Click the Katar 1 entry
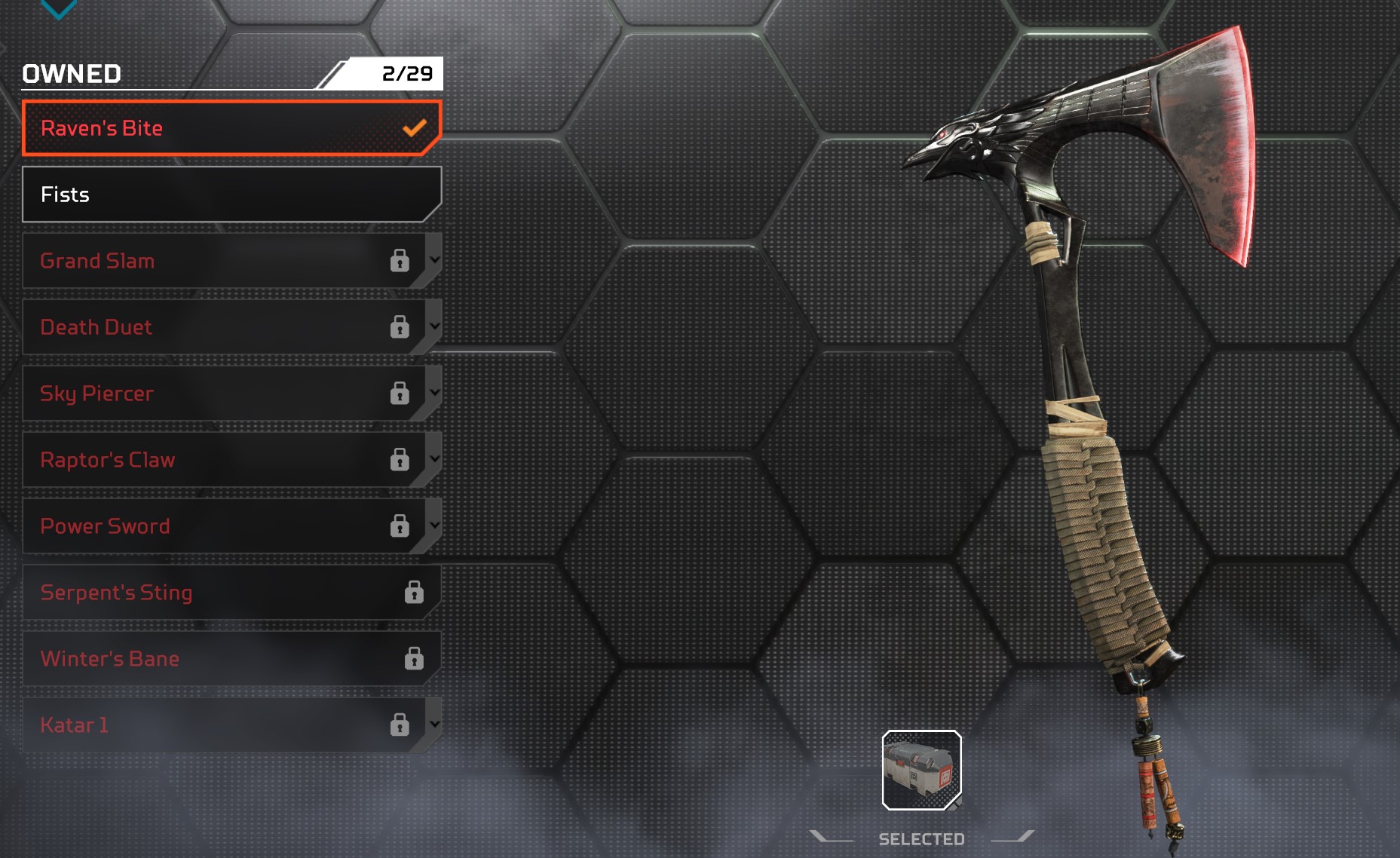 [x=211, y=725]
